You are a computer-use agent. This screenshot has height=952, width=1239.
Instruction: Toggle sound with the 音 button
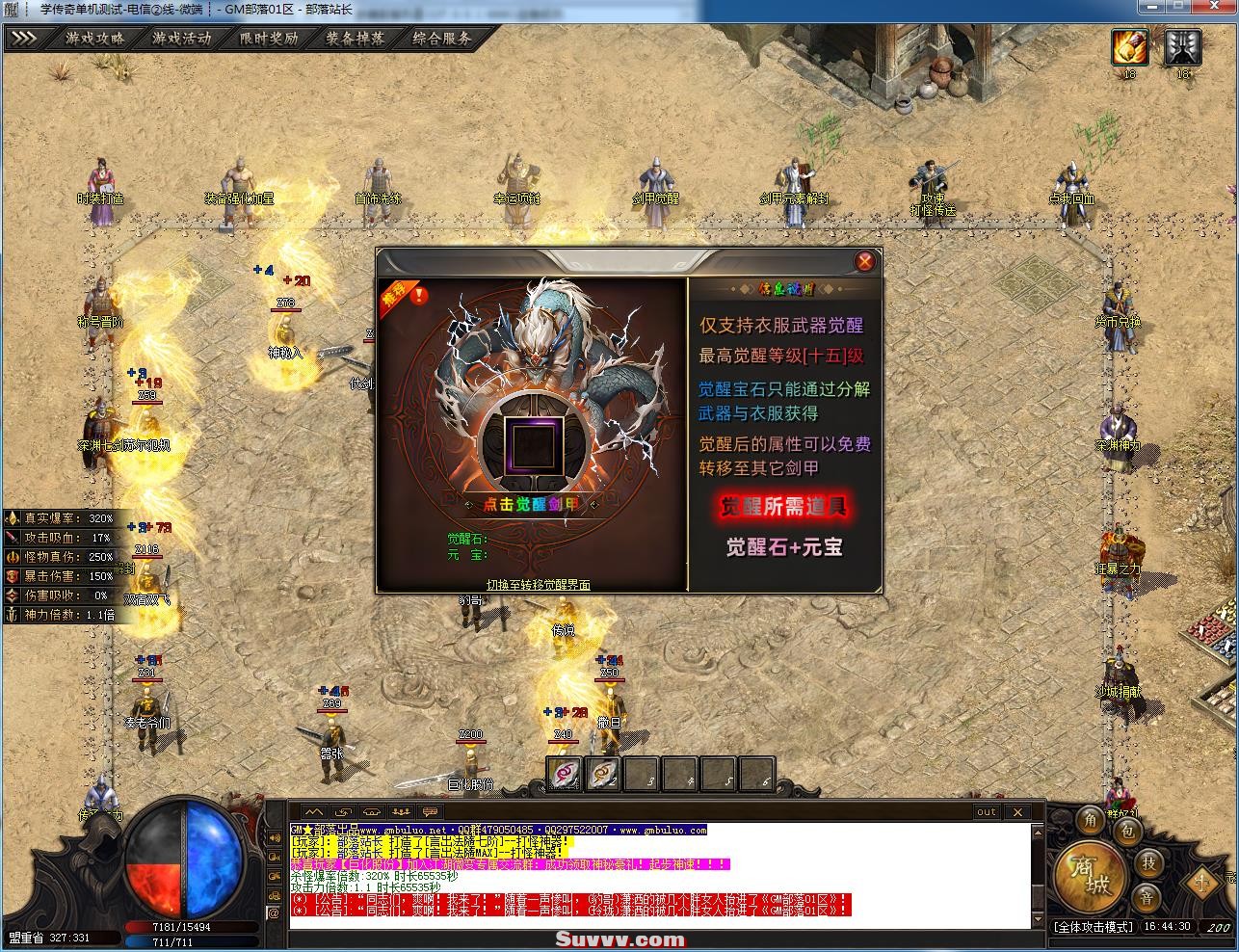pyautogui.click(x=1147, y=898)
